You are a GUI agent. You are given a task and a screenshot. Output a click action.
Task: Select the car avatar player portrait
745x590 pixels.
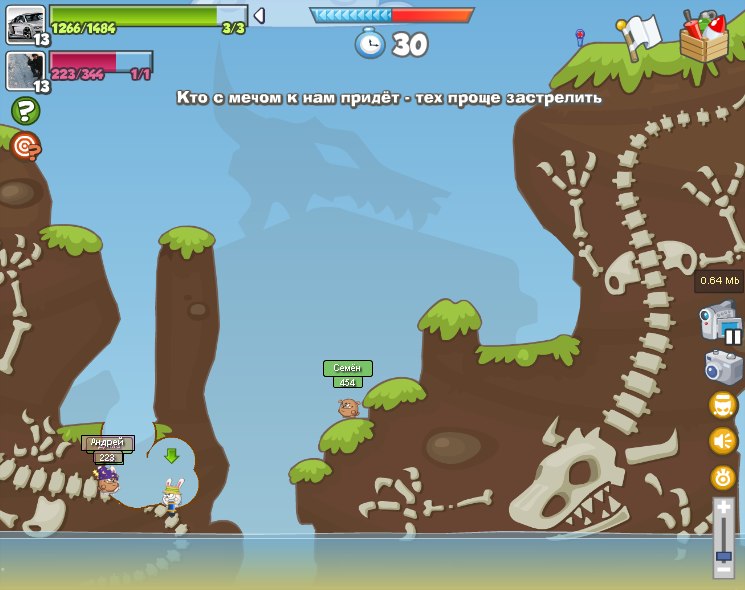pos(25,25)
